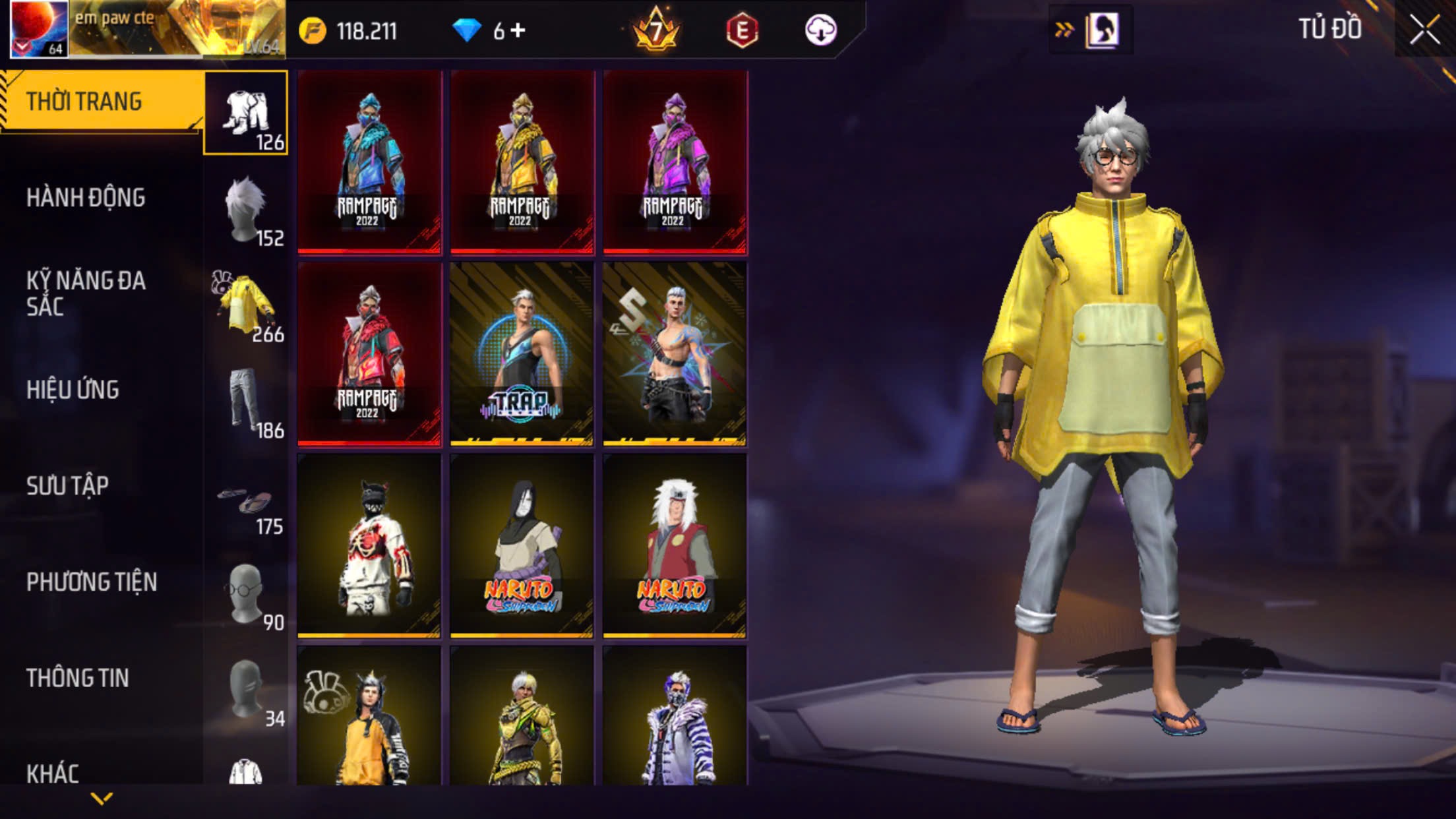The width and height of the screenshot is (1456, 819).
Task: Open the KỸ NĂNG ĐA SẮC tab
Action: [86, 293]
